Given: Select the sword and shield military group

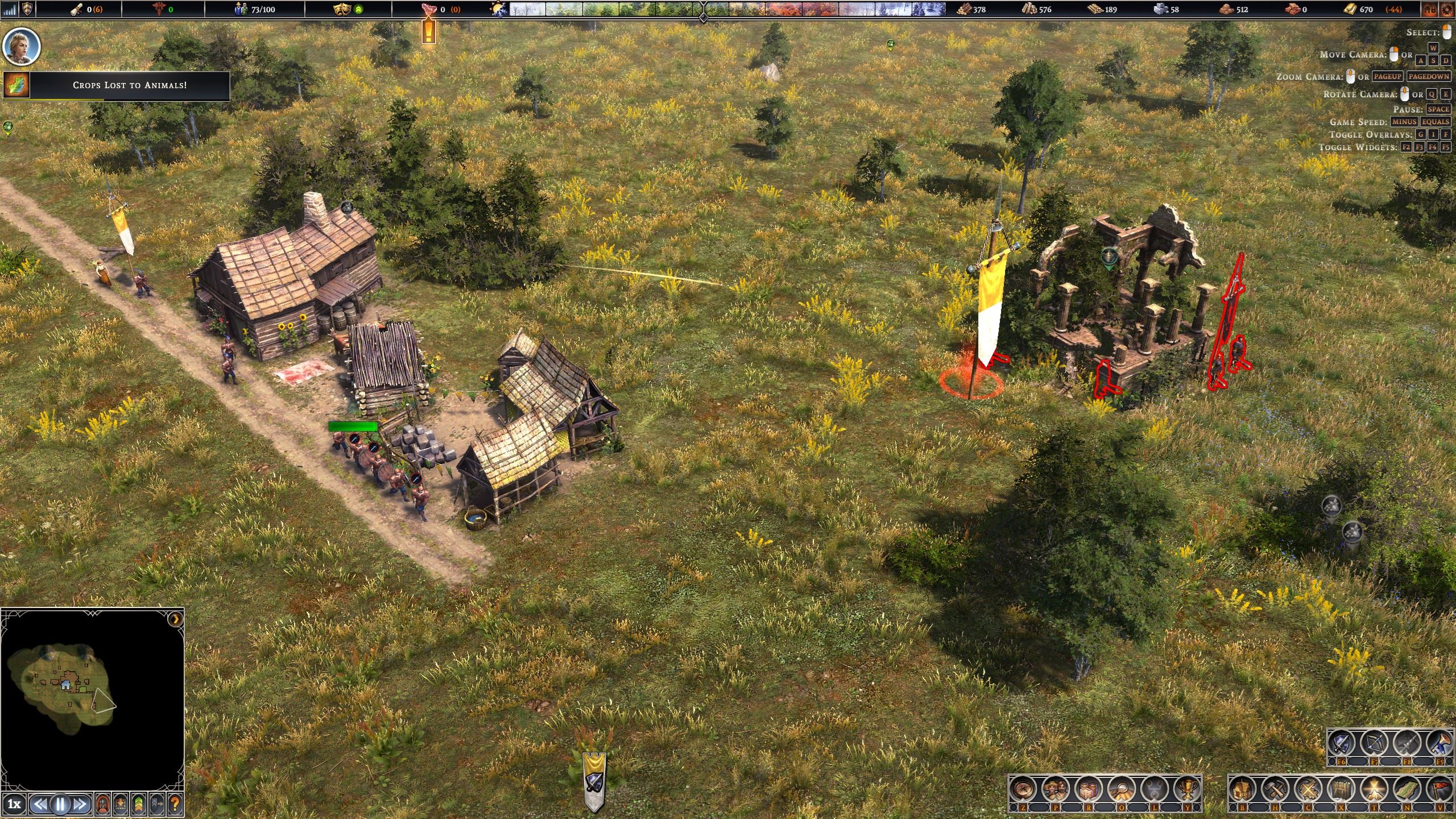Looking at the screenshot, I should [x=1341, y=743].
